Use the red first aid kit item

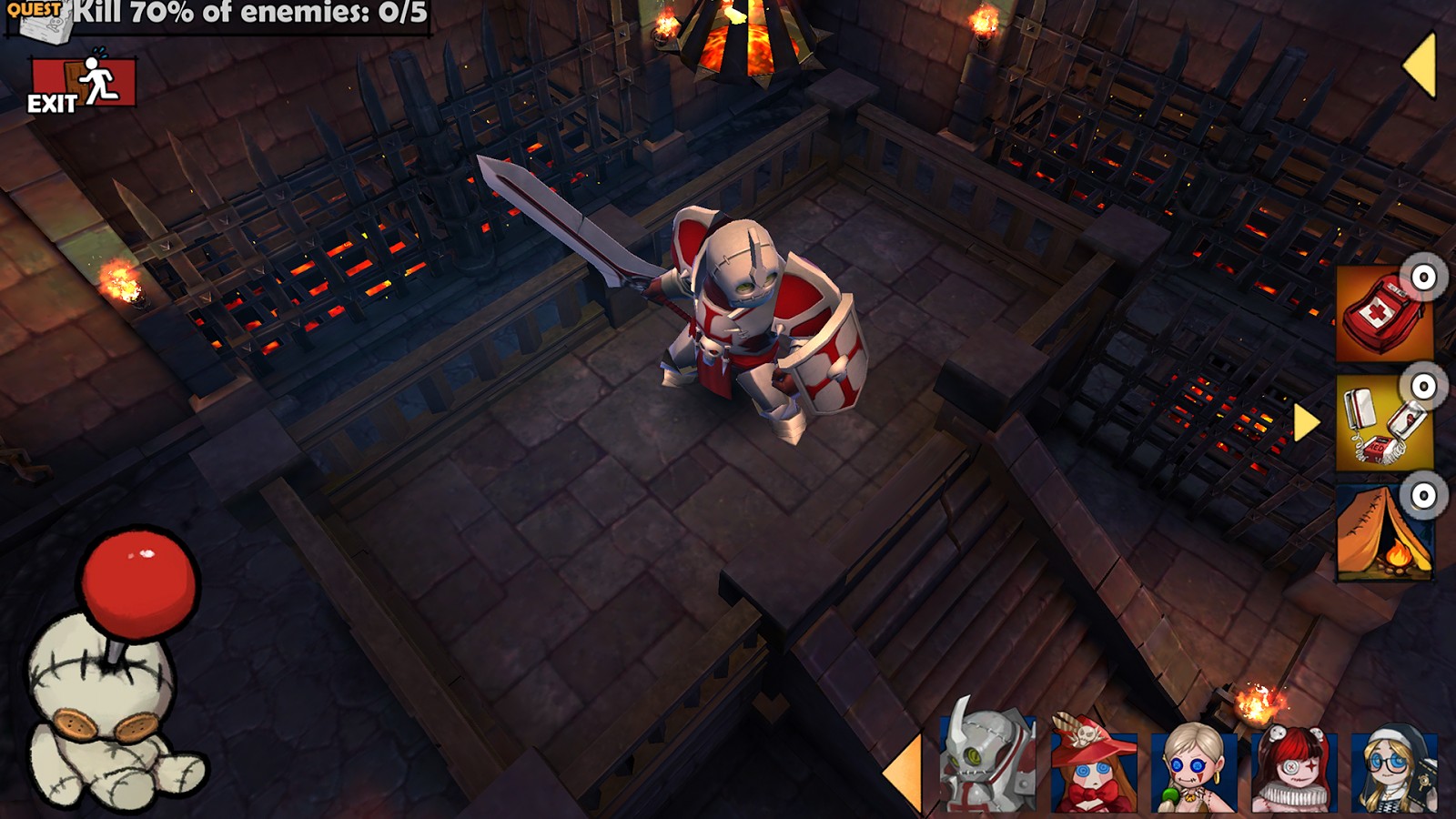[x=1383, y=313]
